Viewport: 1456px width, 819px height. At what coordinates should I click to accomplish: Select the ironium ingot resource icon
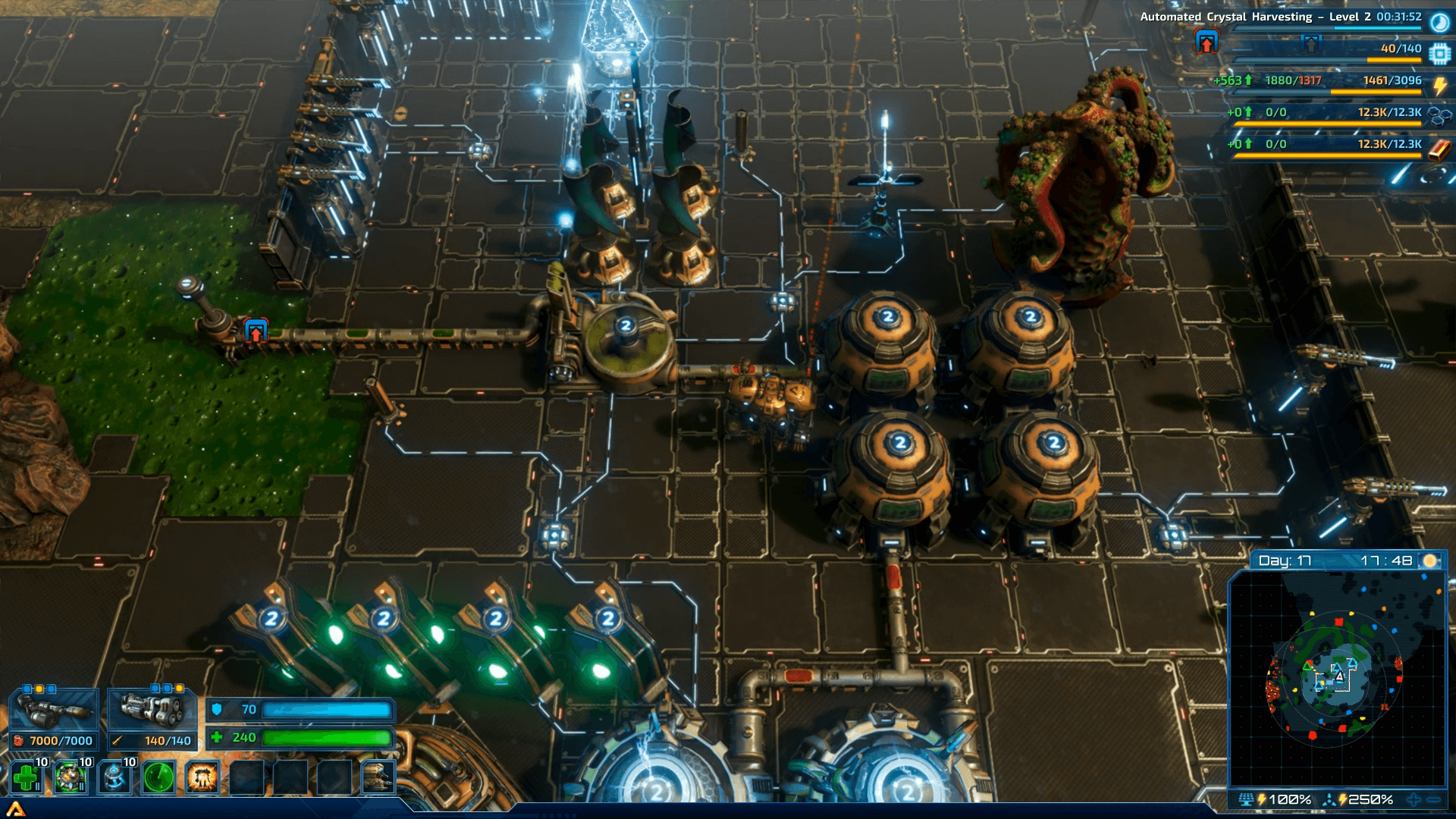pyautogui.click(x=1439, y=149)
